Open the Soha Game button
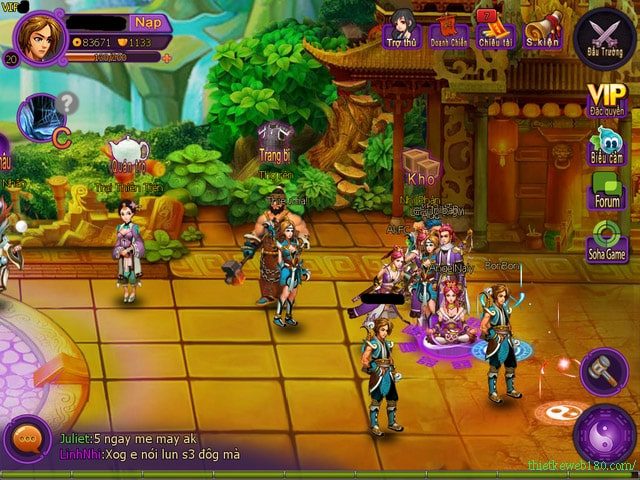 [607, 241]
